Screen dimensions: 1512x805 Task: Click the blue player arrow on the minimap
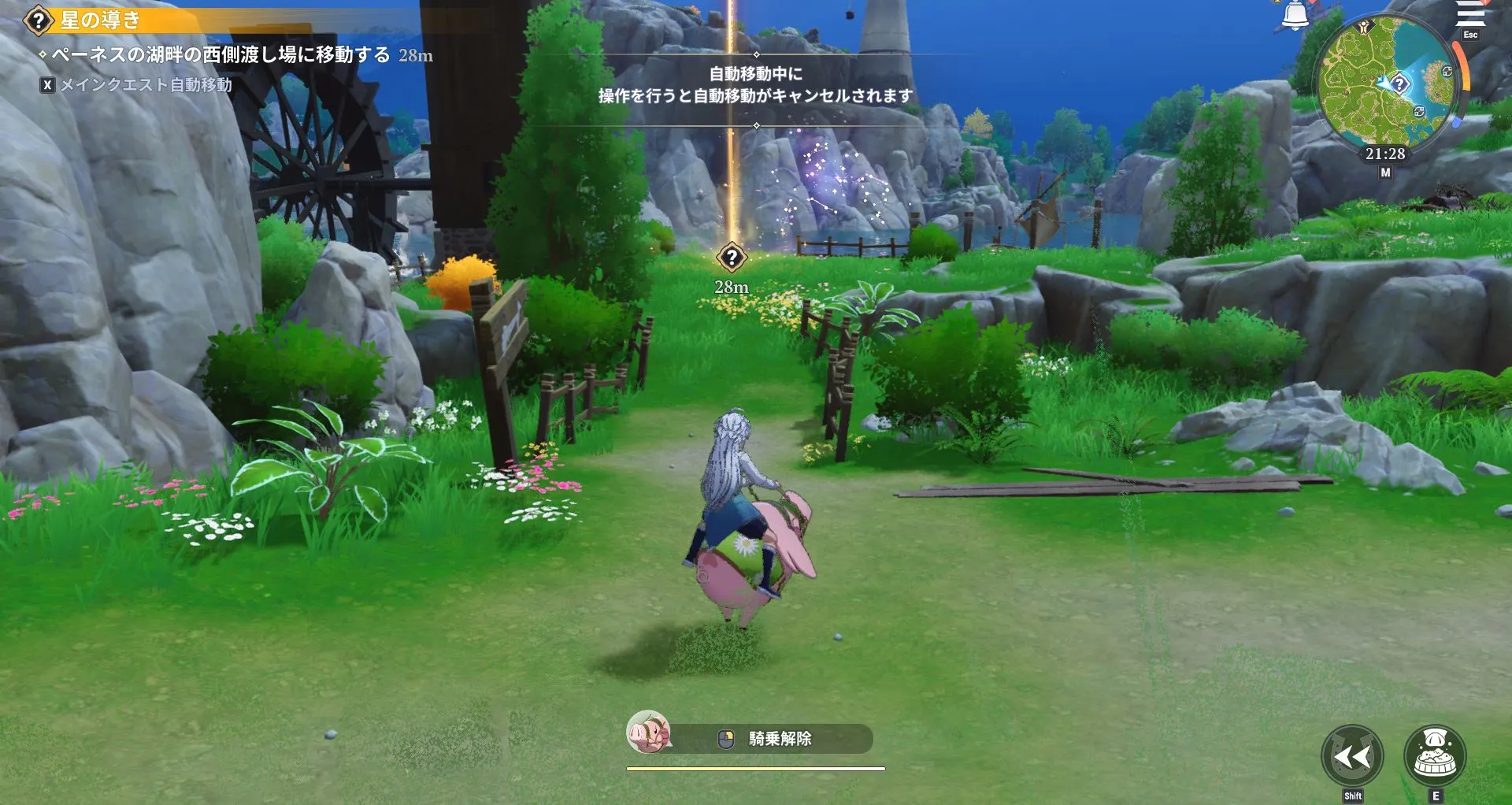[1384, 82]
